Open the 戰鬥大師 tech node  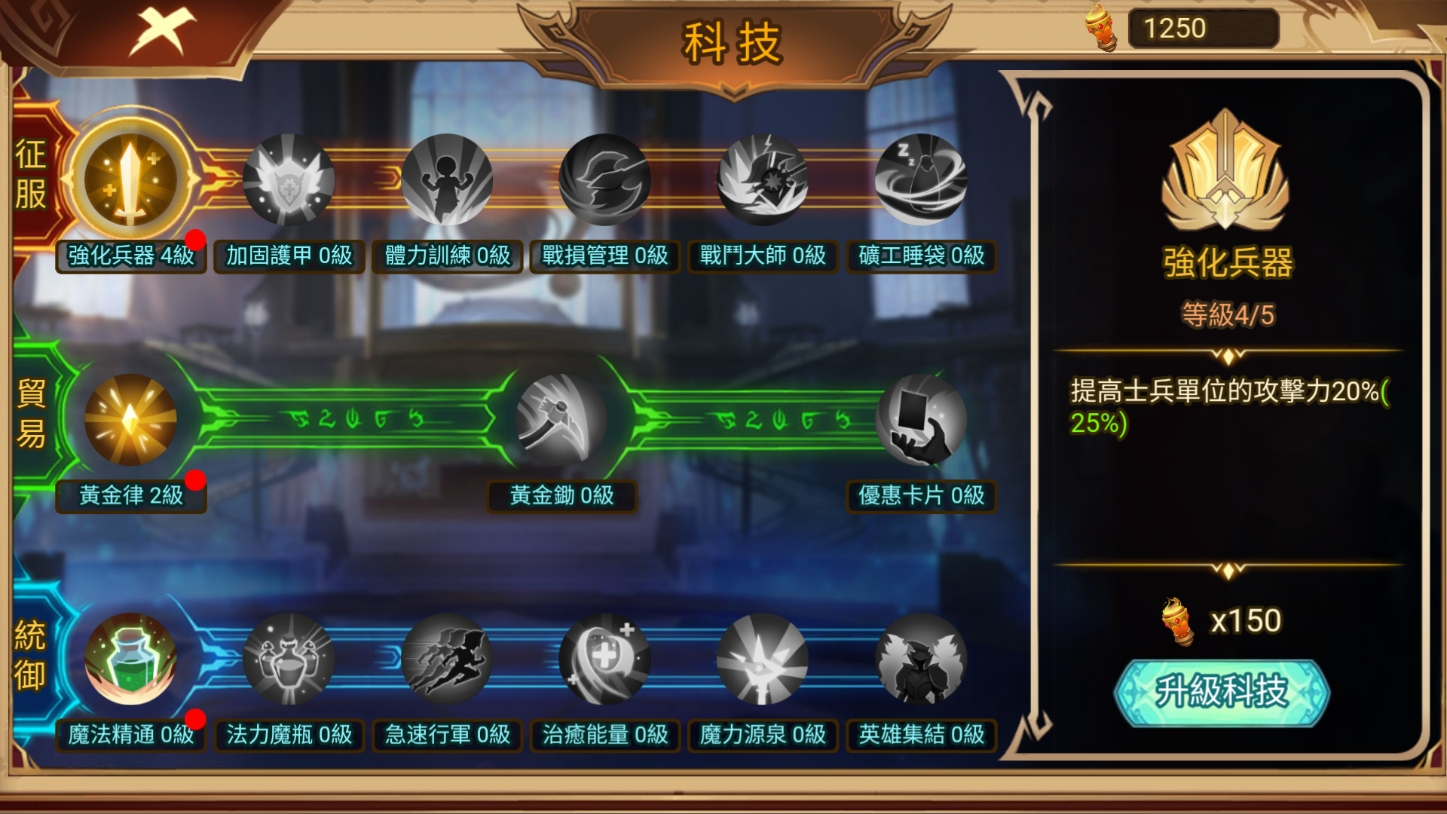pyautogui.click(x=762, y=178)
